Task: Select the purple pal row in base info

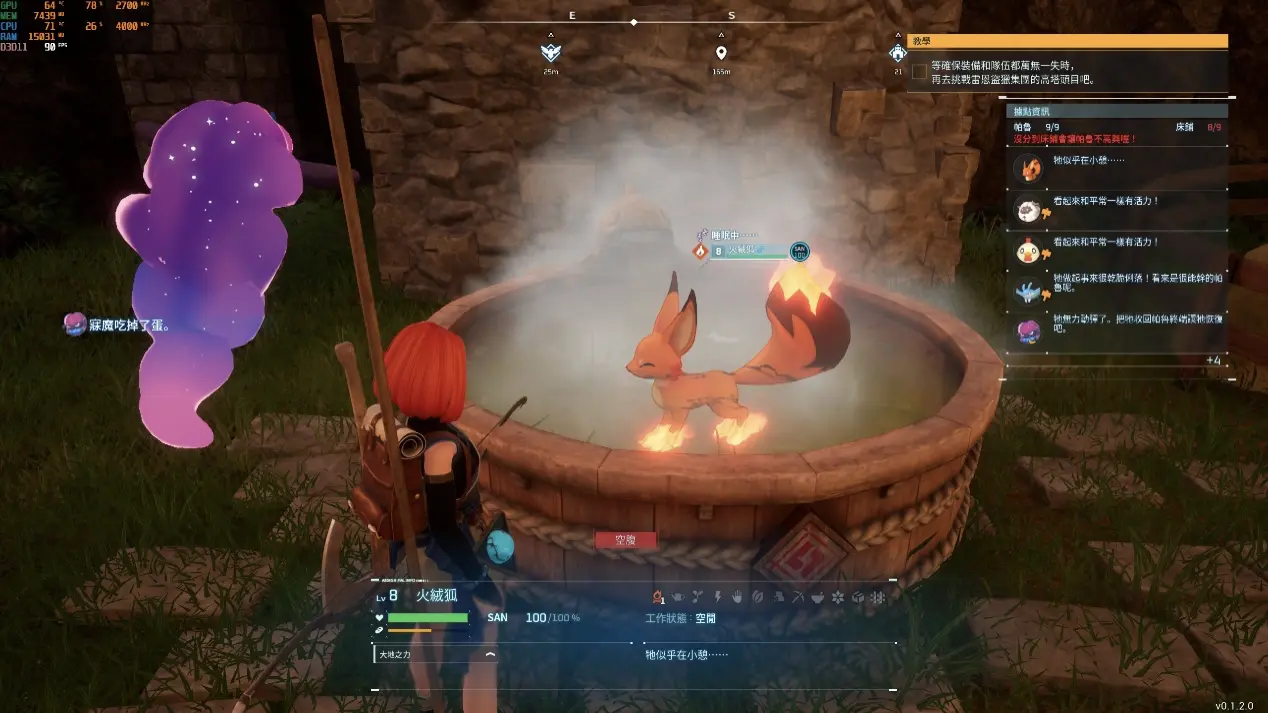Action: point(1116,327)
